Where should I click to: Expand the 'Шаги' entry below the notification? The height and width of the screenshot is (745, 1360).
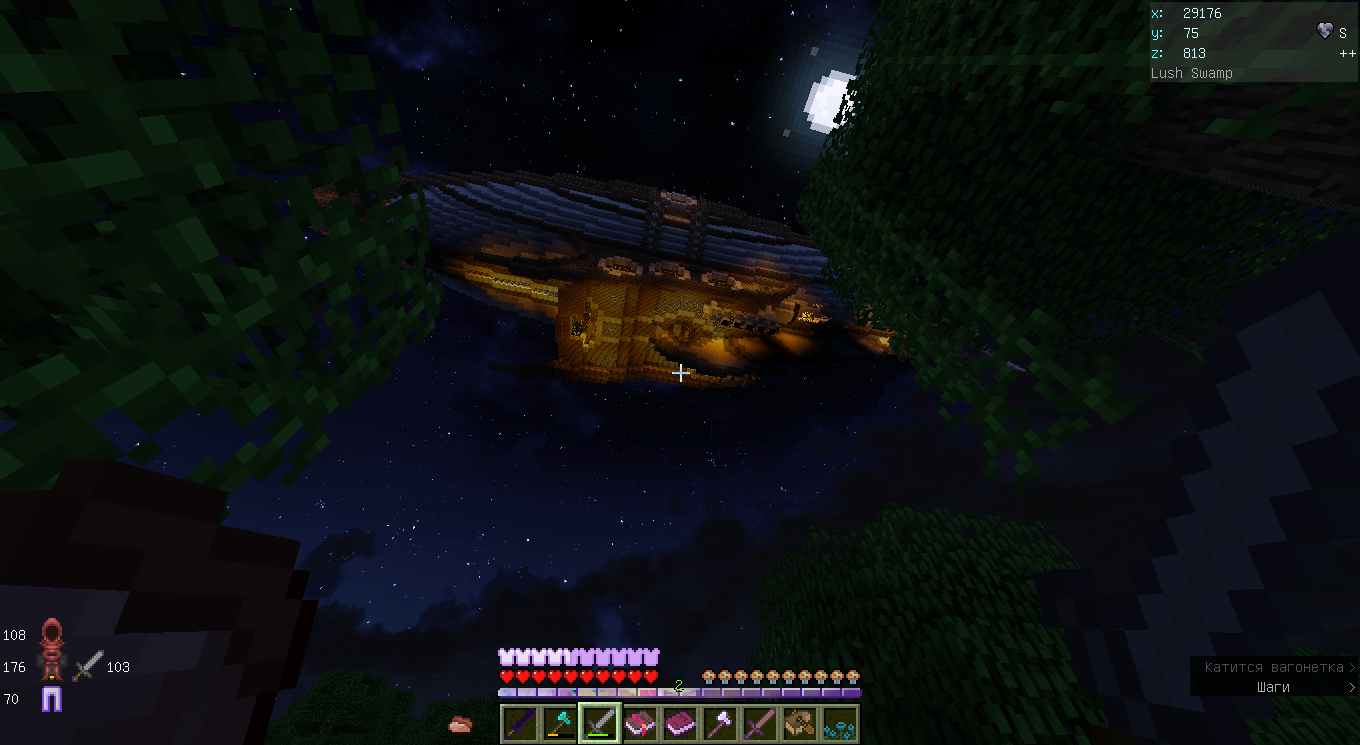click(x=1270, y=687)
